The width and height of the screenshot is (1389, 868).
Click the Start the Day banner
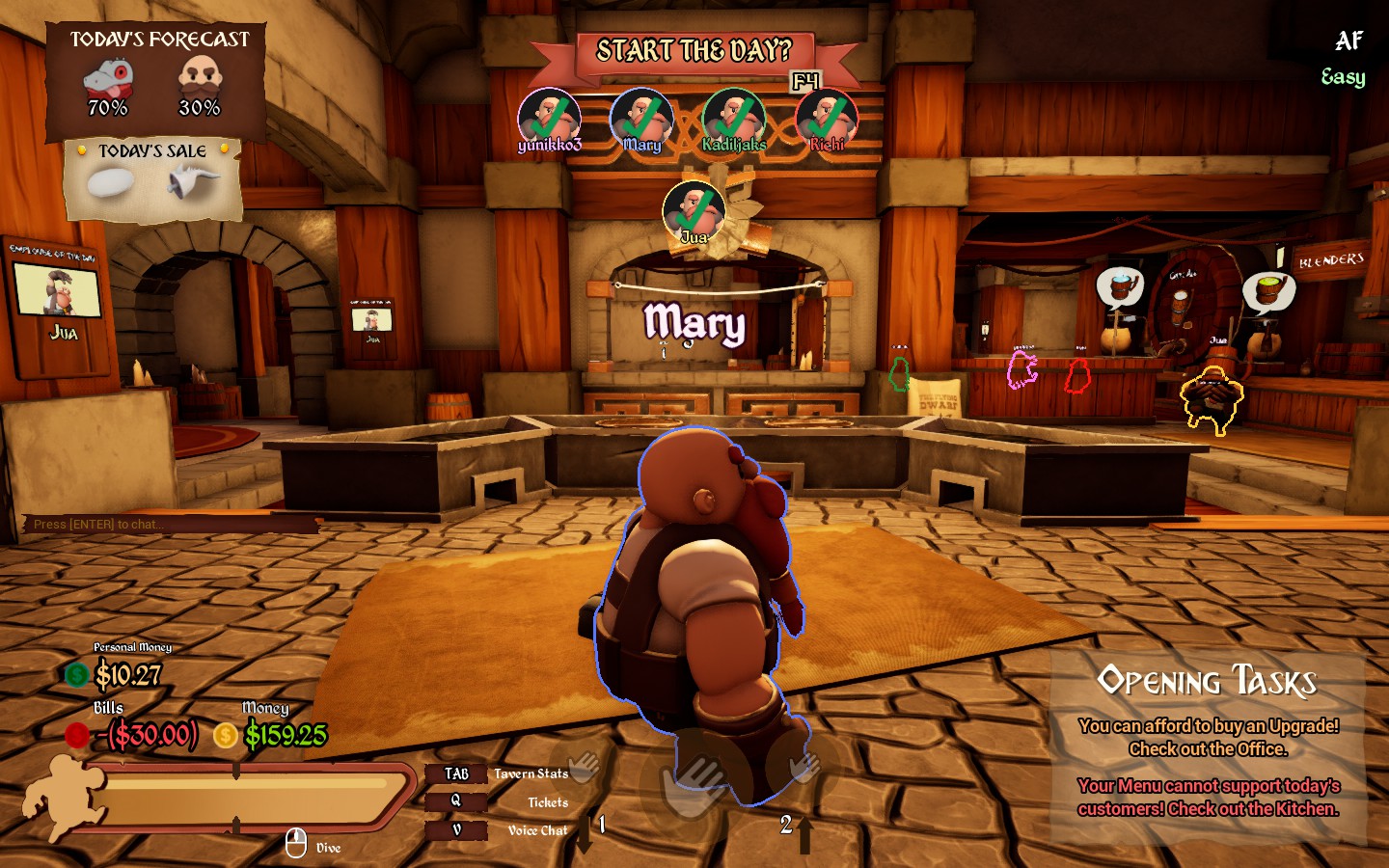coord(694,51)
